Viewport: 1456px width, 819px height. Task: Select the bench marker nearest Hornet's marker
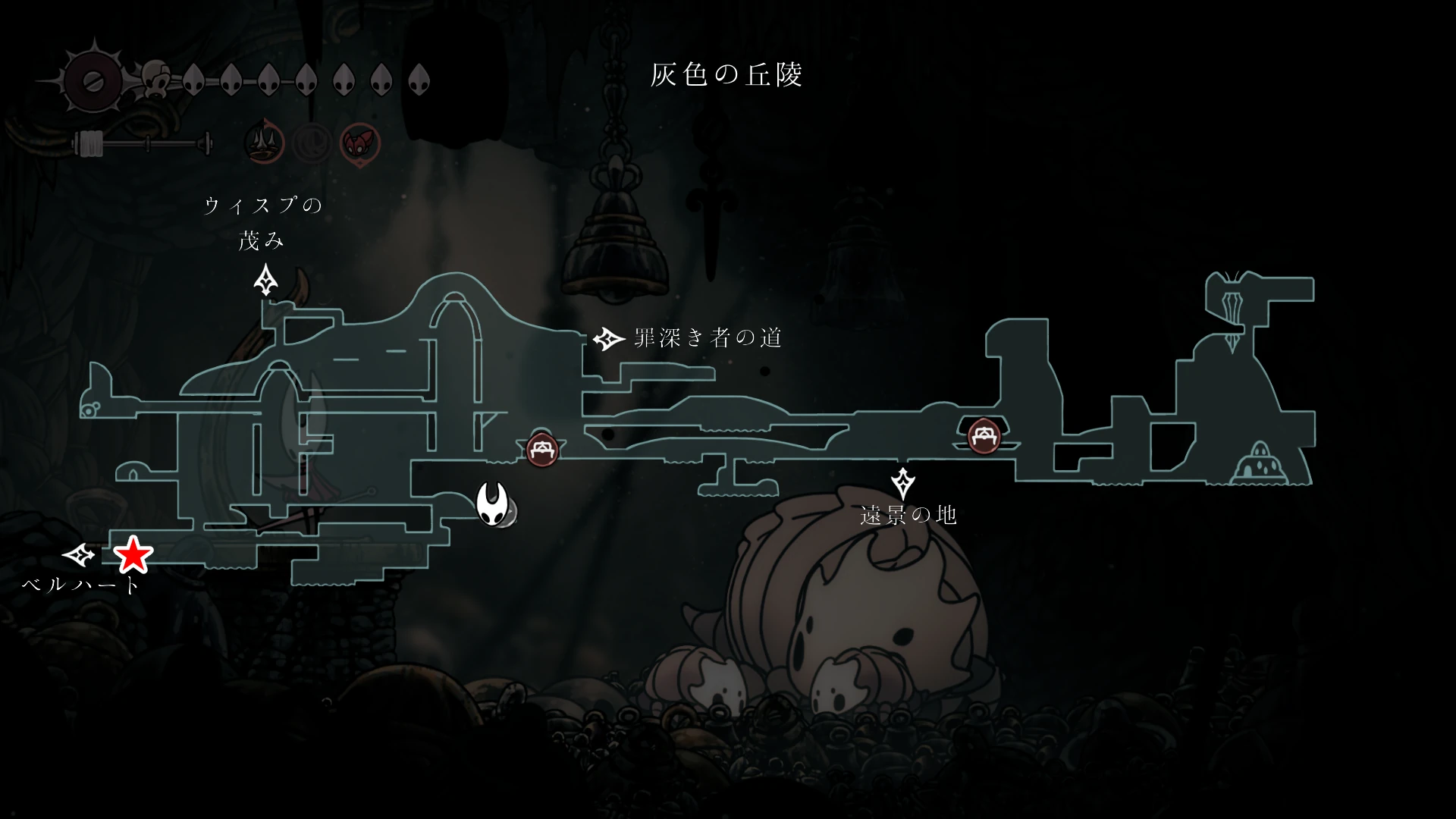(x=542, y=450)
